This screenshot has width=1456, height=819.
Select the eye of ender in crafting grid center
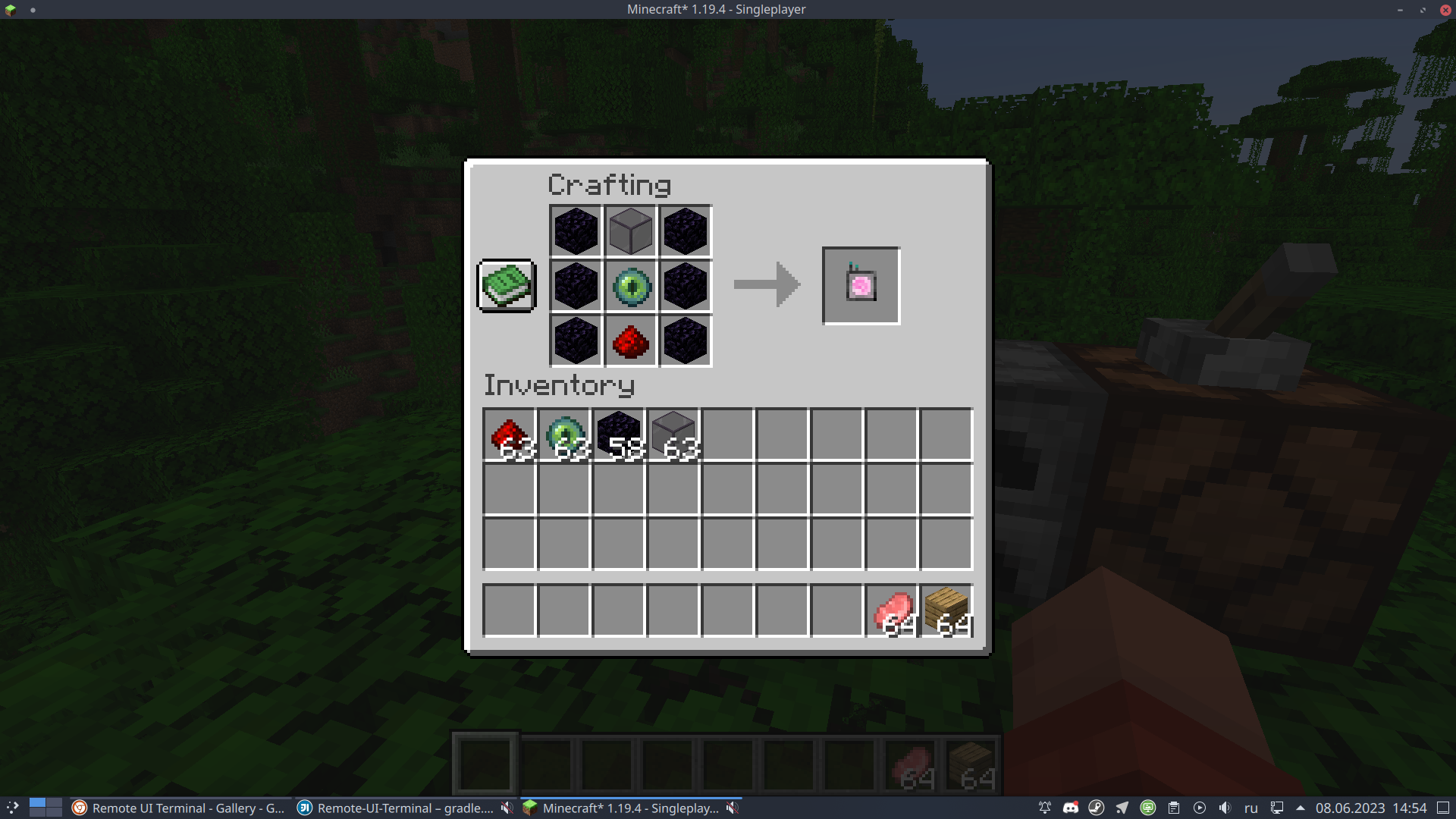coord(630,286)
